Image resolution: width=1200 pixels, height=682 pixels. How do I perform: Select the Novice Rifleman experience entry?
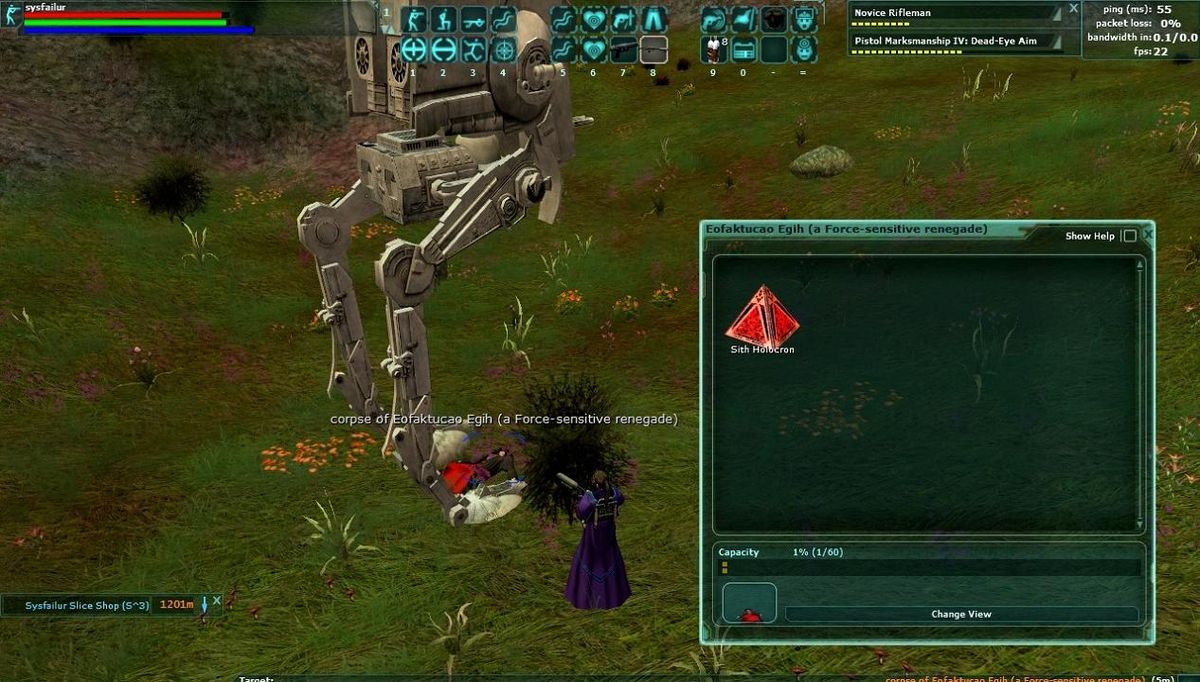(x=950, y=14)
